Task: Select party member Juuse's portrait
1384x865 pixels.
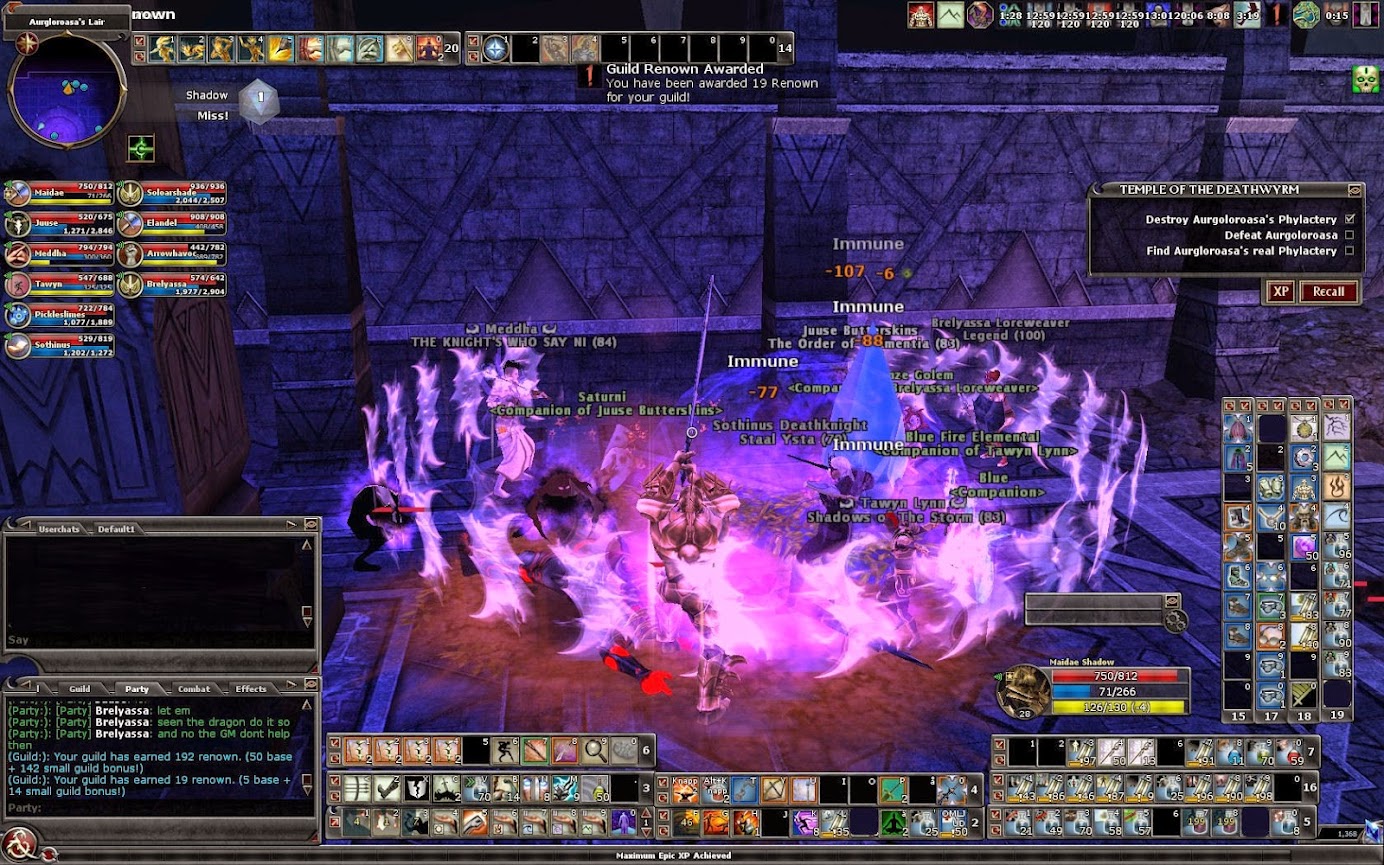Action: pos(17,224)
